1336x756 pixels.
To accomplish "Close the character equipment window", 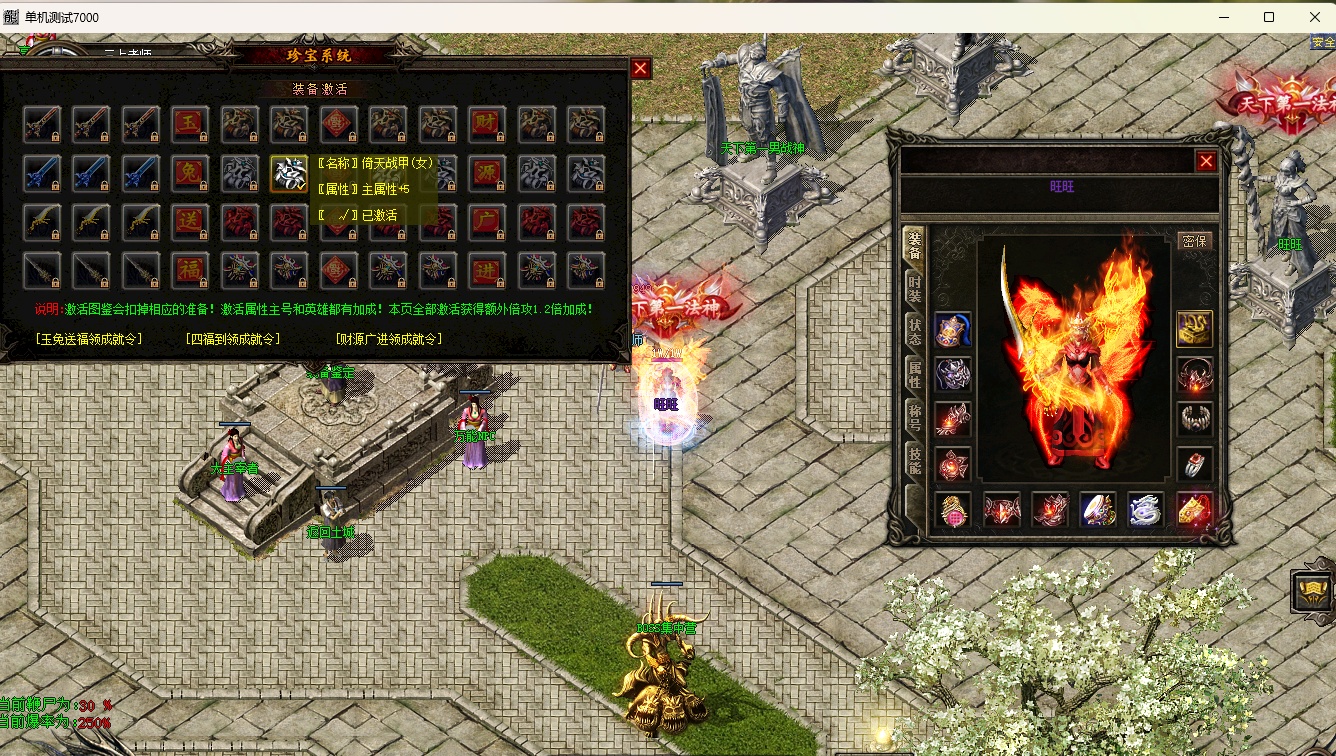I will pos(1207,161).
